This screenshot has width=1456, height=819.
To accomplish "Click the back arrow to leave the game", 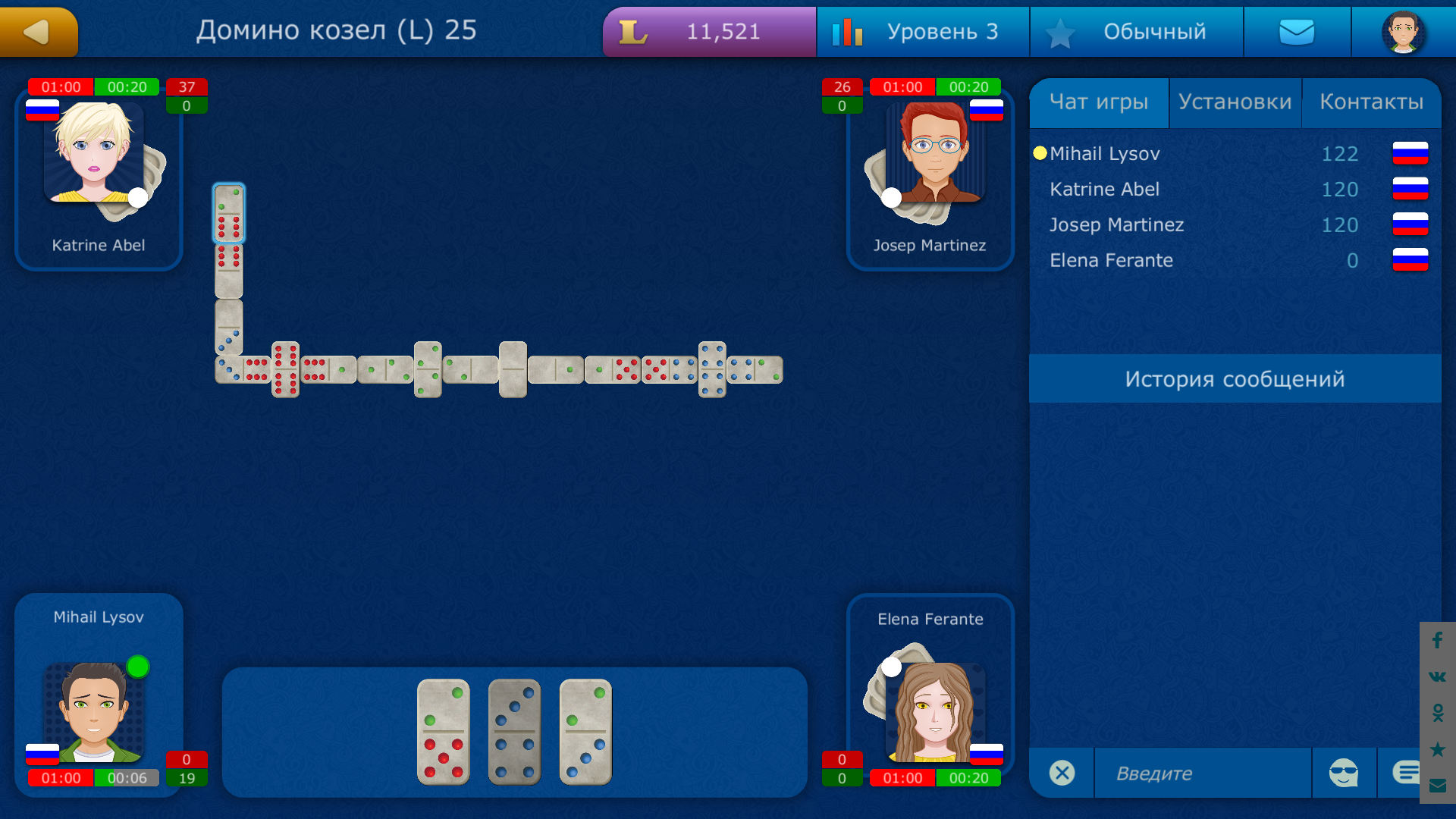I will pyautogui.click(x=38, y=31).
